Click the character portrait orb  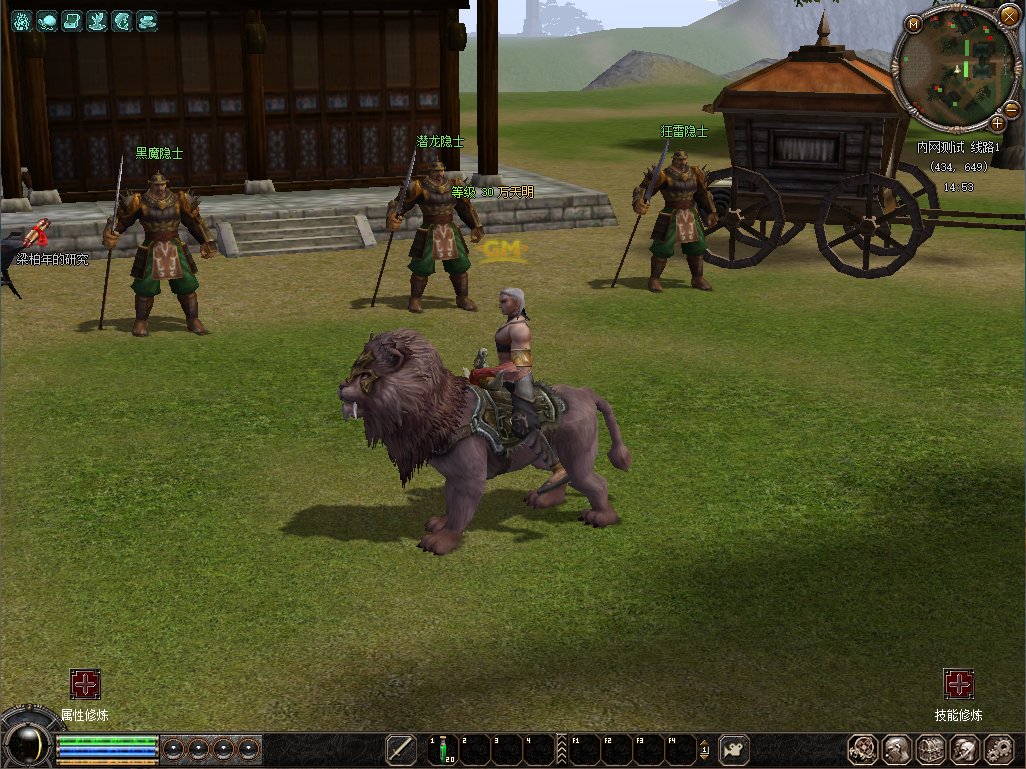27,742
